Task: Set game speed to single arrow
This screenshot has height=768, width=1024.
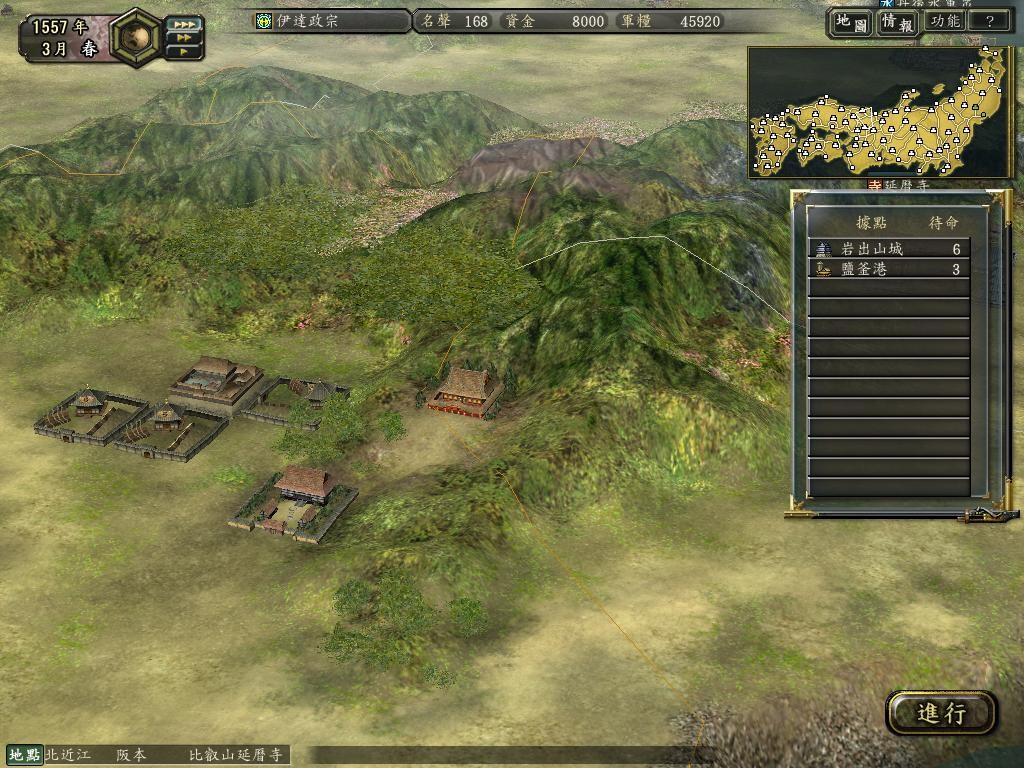Action: click(x=185, y=50)
